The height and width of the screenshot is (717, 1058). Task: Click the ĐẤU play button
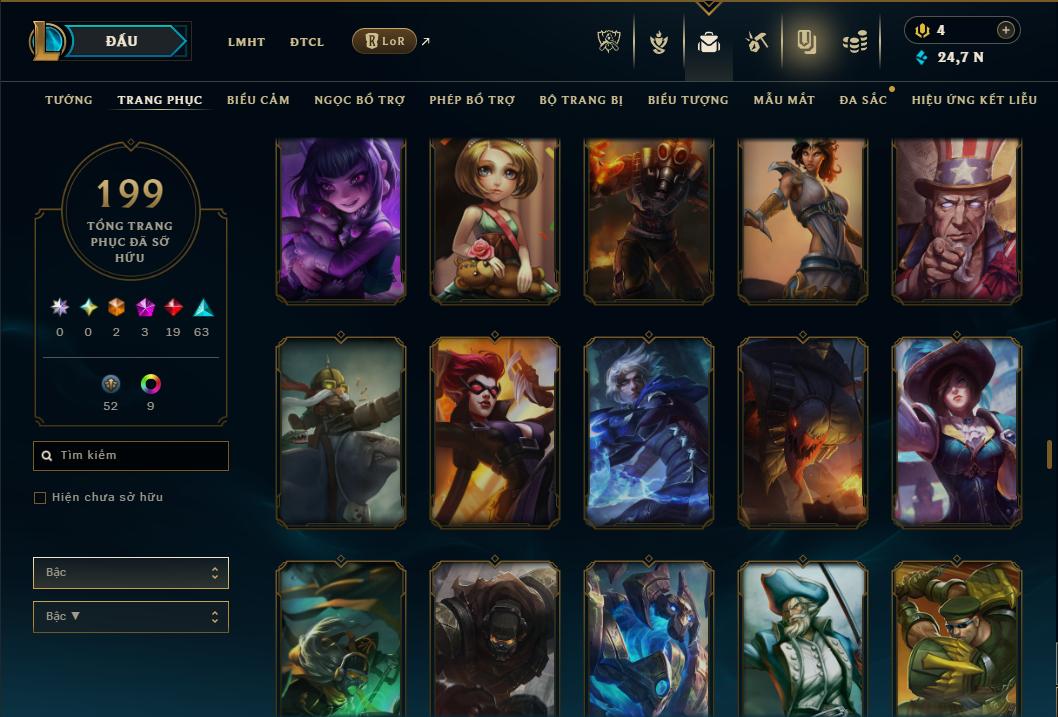pyautogui.click(x=122, y=41)
